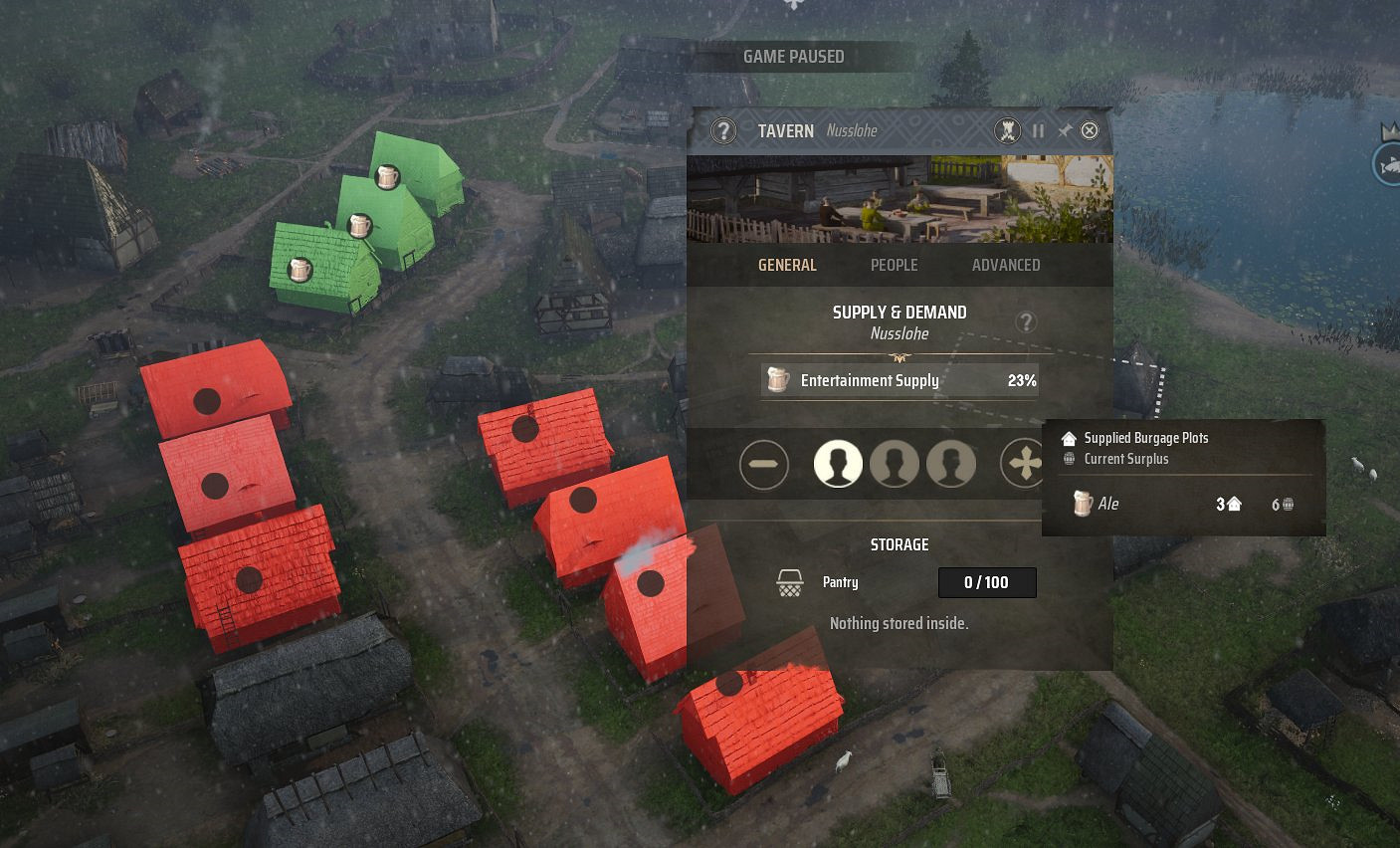Pin the Tavern window open
This screenshot has height=848, width=1400.
(1065, 130)
